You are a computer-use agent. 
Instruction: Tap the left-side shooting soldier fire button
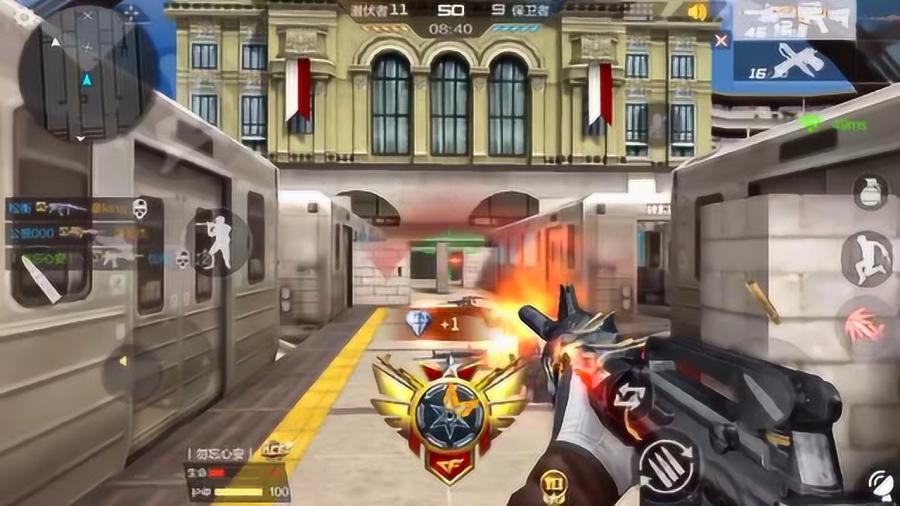tap(218, 242)
